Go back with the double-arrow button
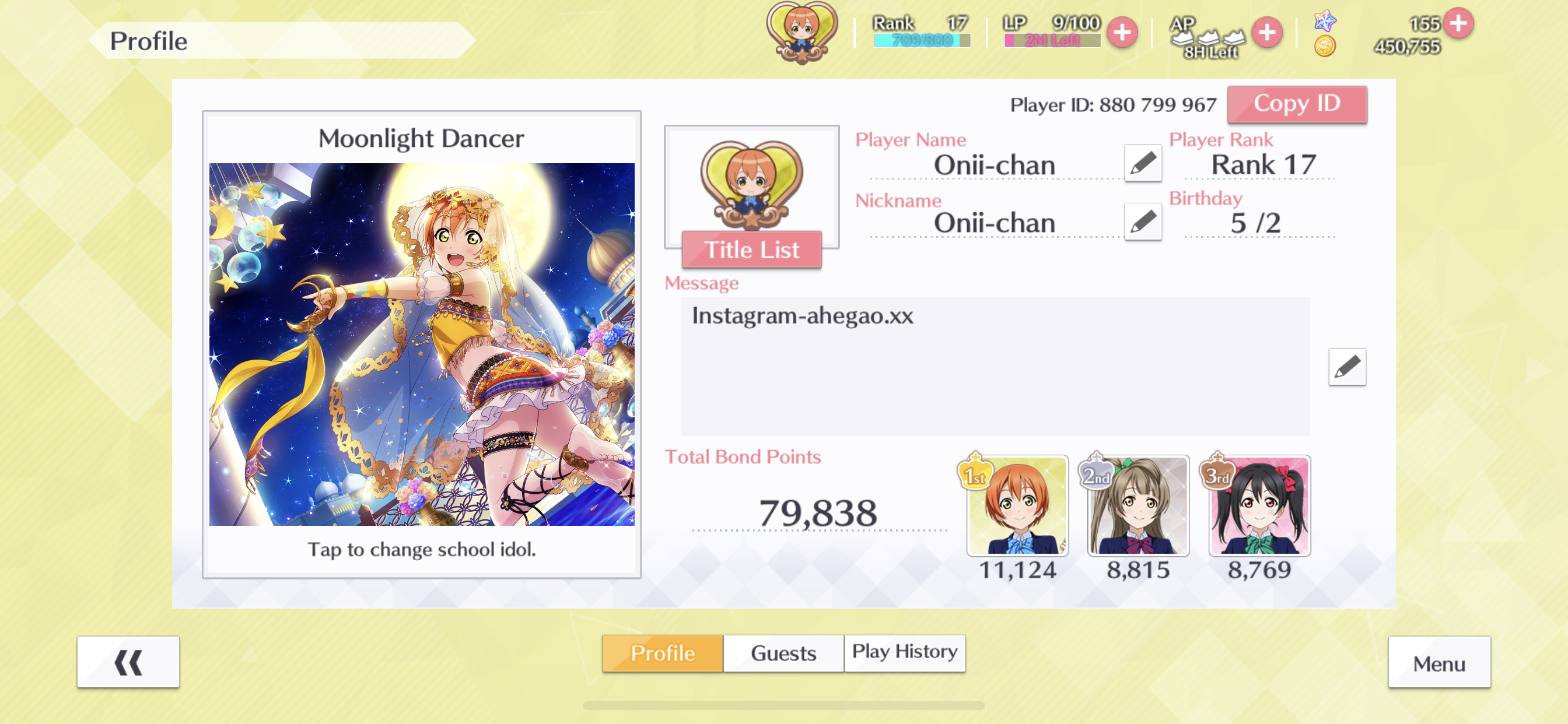 (x=128, y=662)
